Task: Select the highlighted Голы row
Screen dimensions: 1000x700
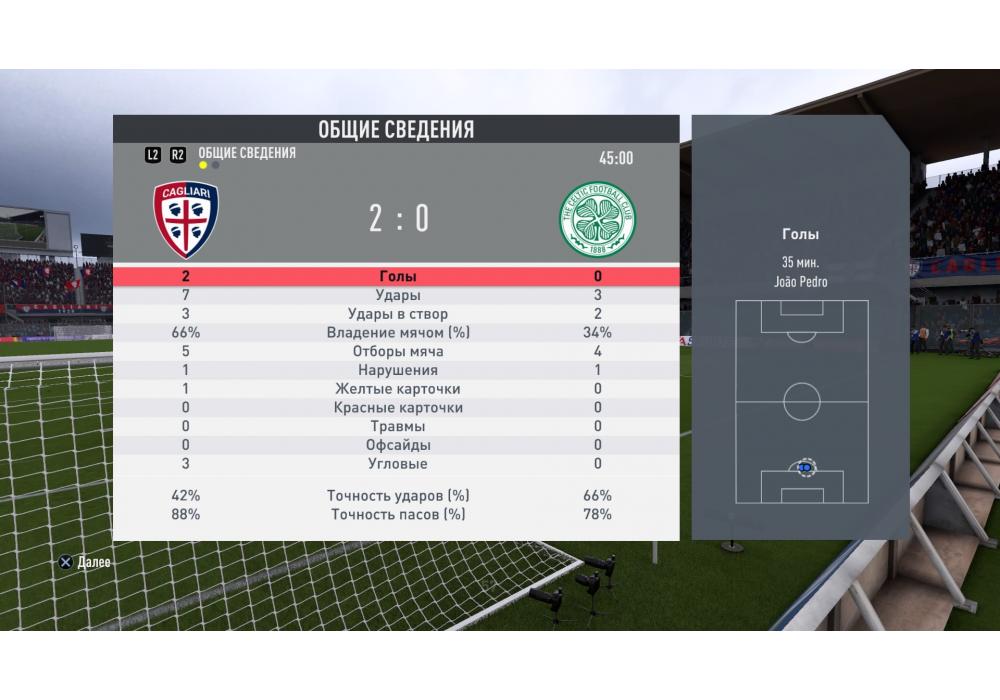Action: (x=397, y=277)
